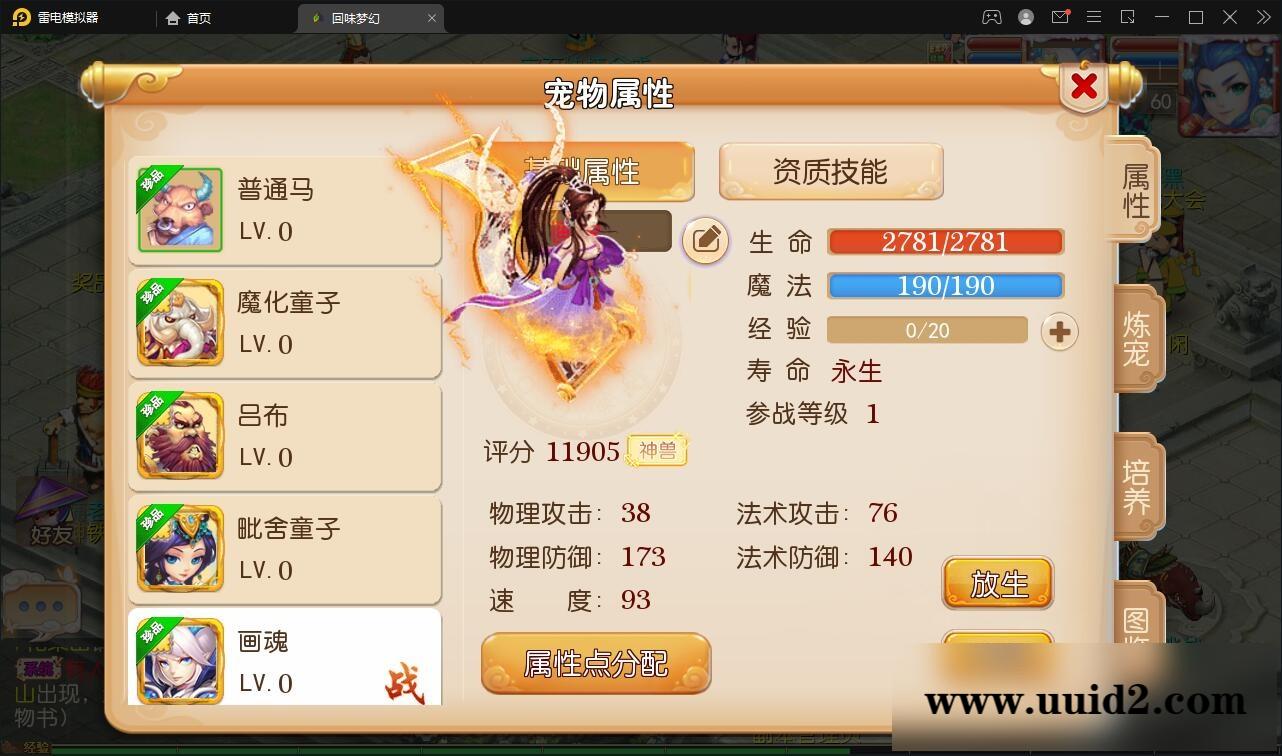1282x756 pixels.
Task: Click the 神兽 badge beside the pet score
Action: pos(656,450)
